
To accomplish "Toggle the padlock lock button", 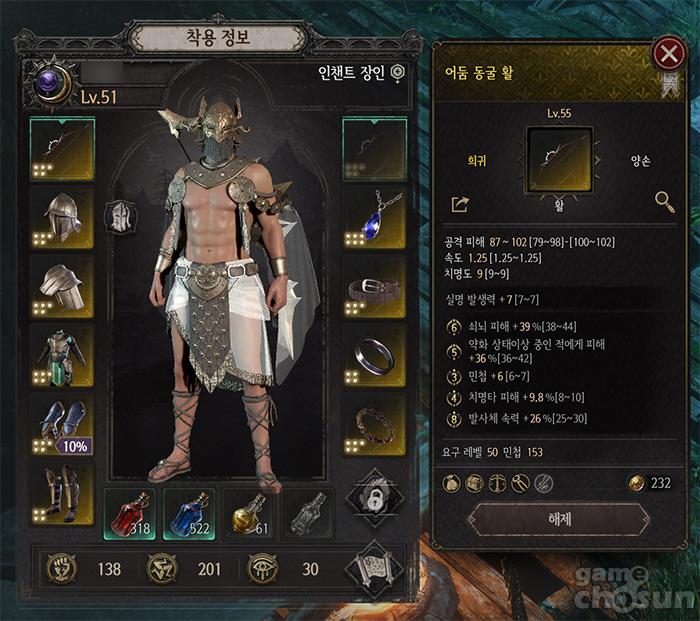I will tap(375, 498).
